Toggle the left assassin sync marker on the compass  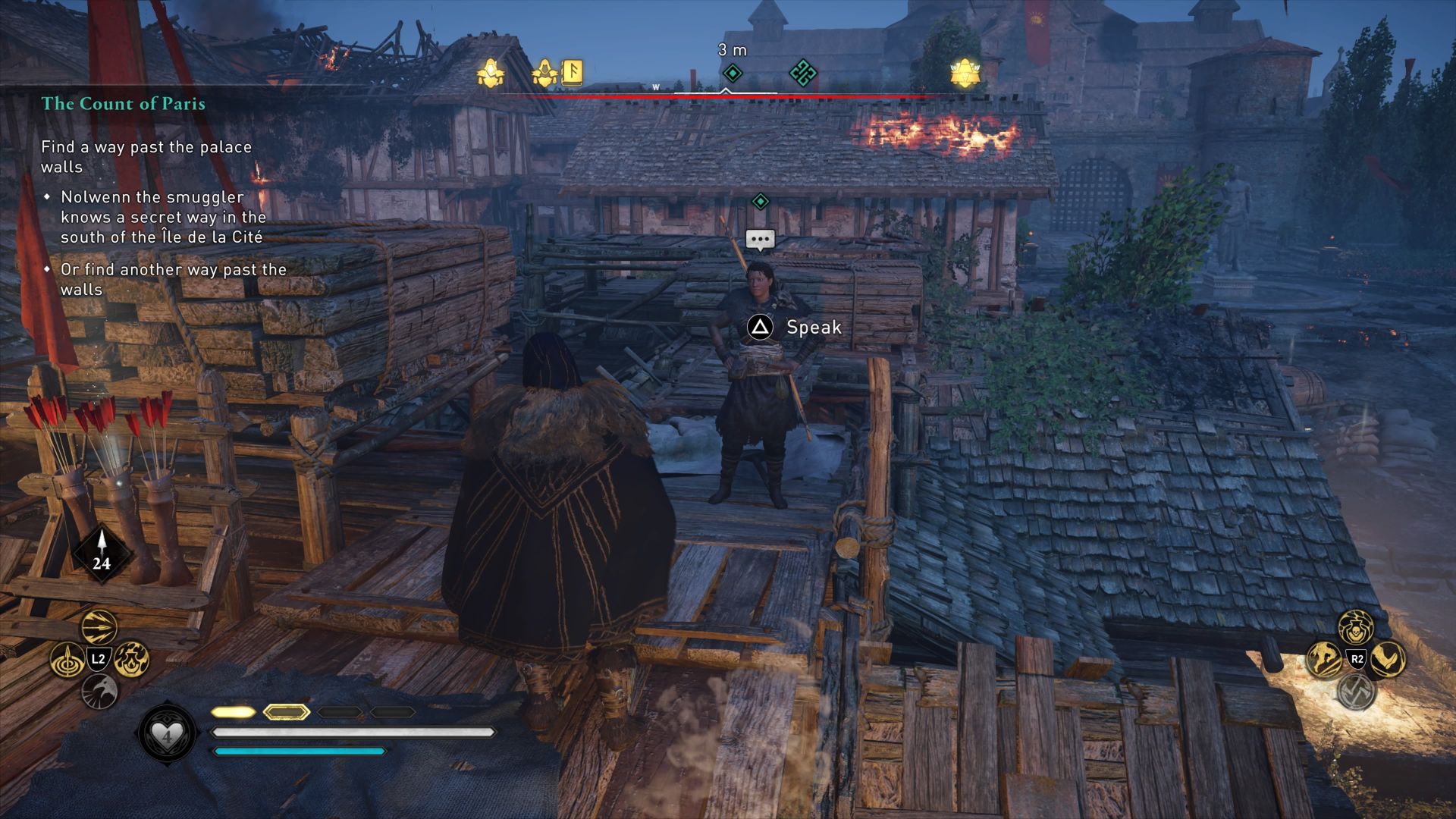pyautogui.click(x=489, y=73)
